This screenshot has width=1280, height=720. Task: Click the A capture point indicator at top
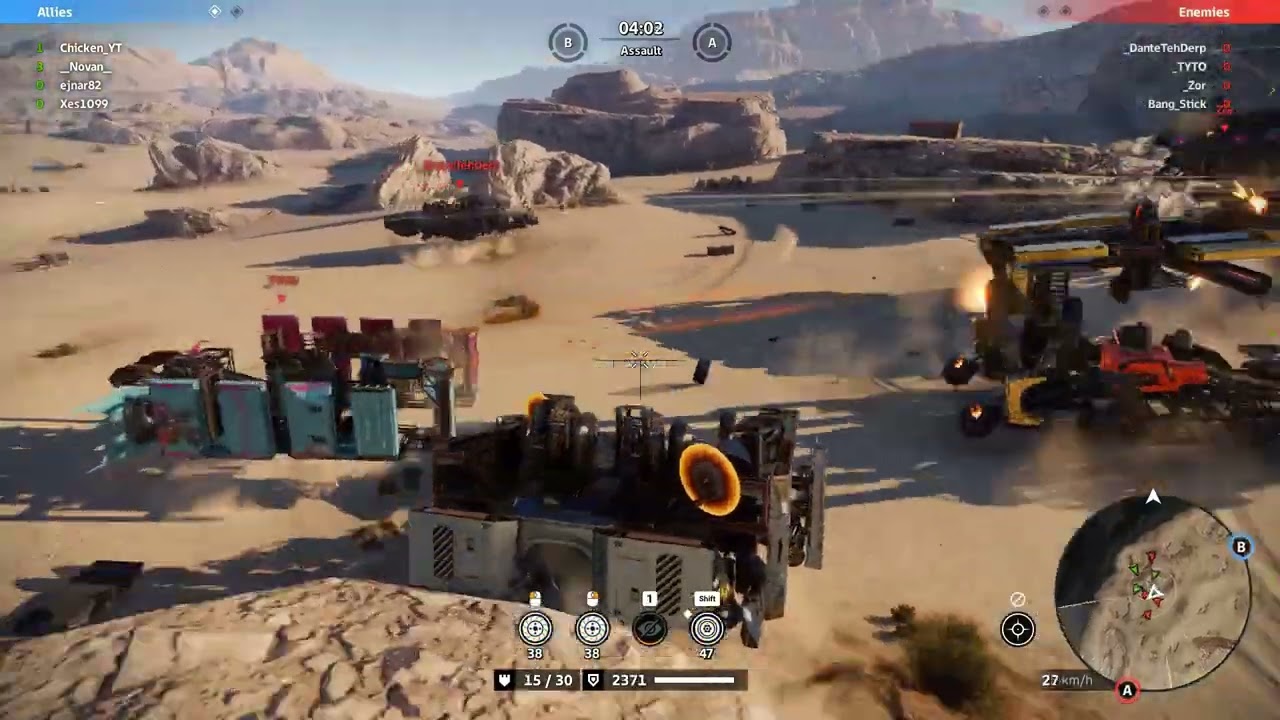[x=712, y=42]
